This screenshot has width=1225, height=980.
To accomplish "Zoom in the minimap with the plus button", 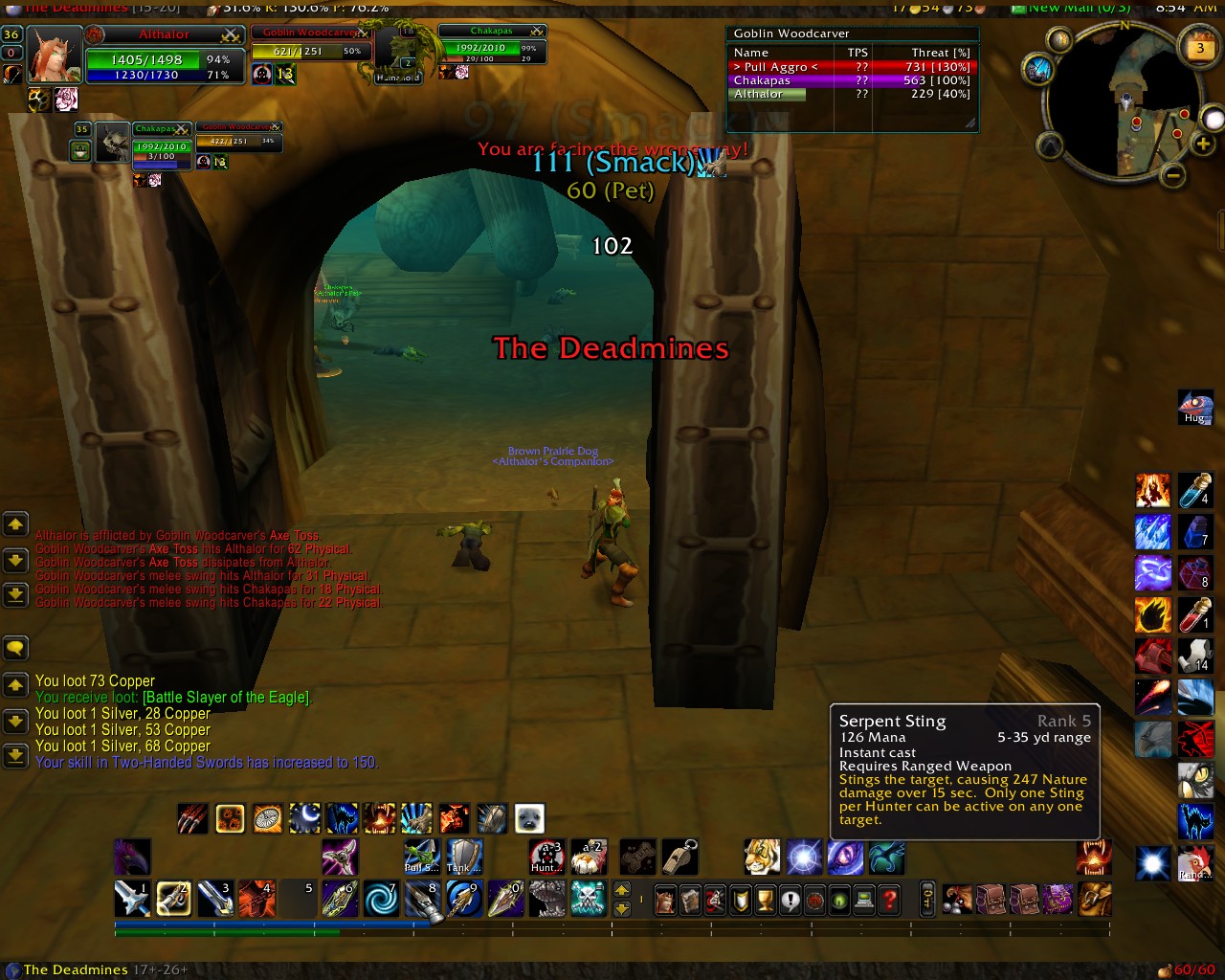I will click(x=1202, y=145).
